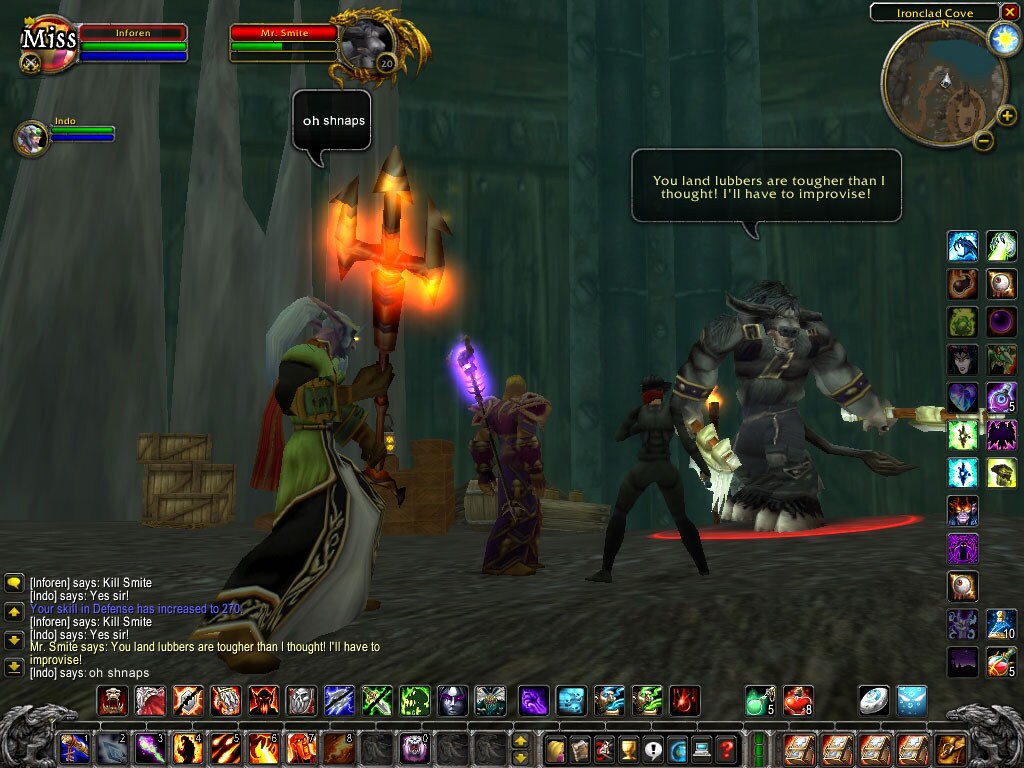Screen dimensions: 1024x768
Task: Click the chat bubble button by chat log
Action: (x=14, y=582)
